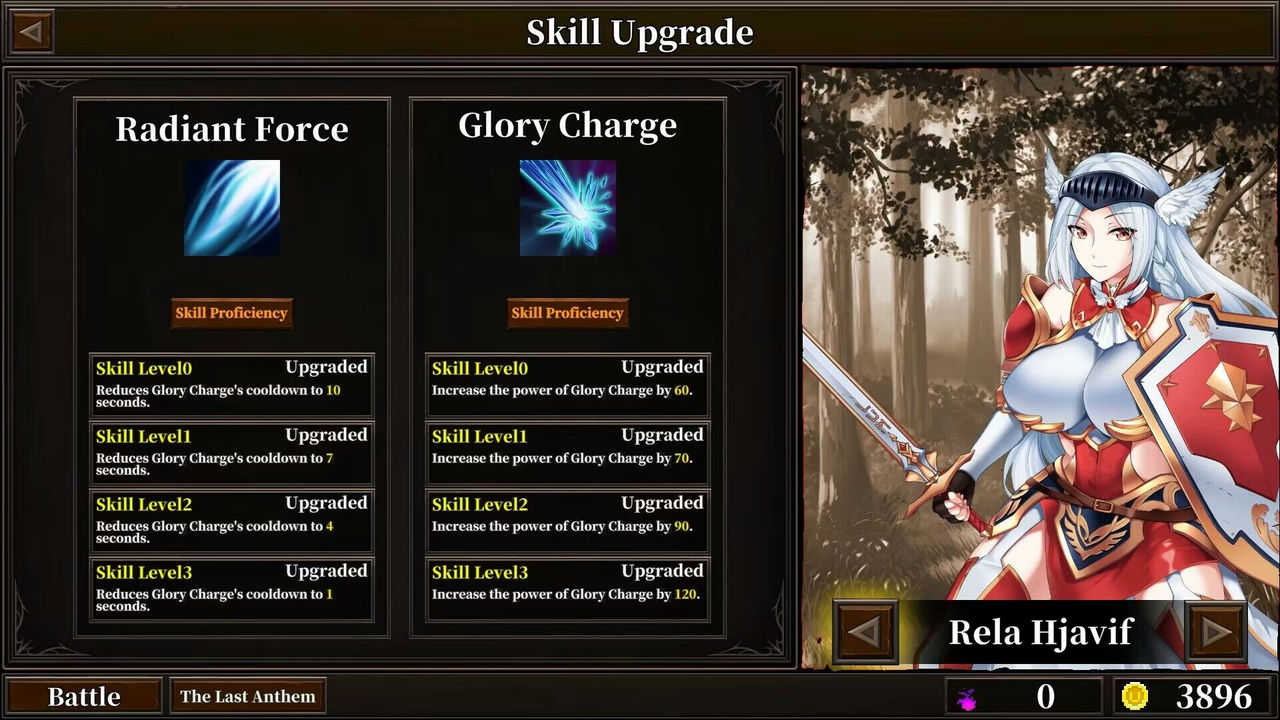The height and width of the screenshot is (720, 1280).
Task: Expand Radiant Force Skill Level2 details
Action: tap(232, 520)
